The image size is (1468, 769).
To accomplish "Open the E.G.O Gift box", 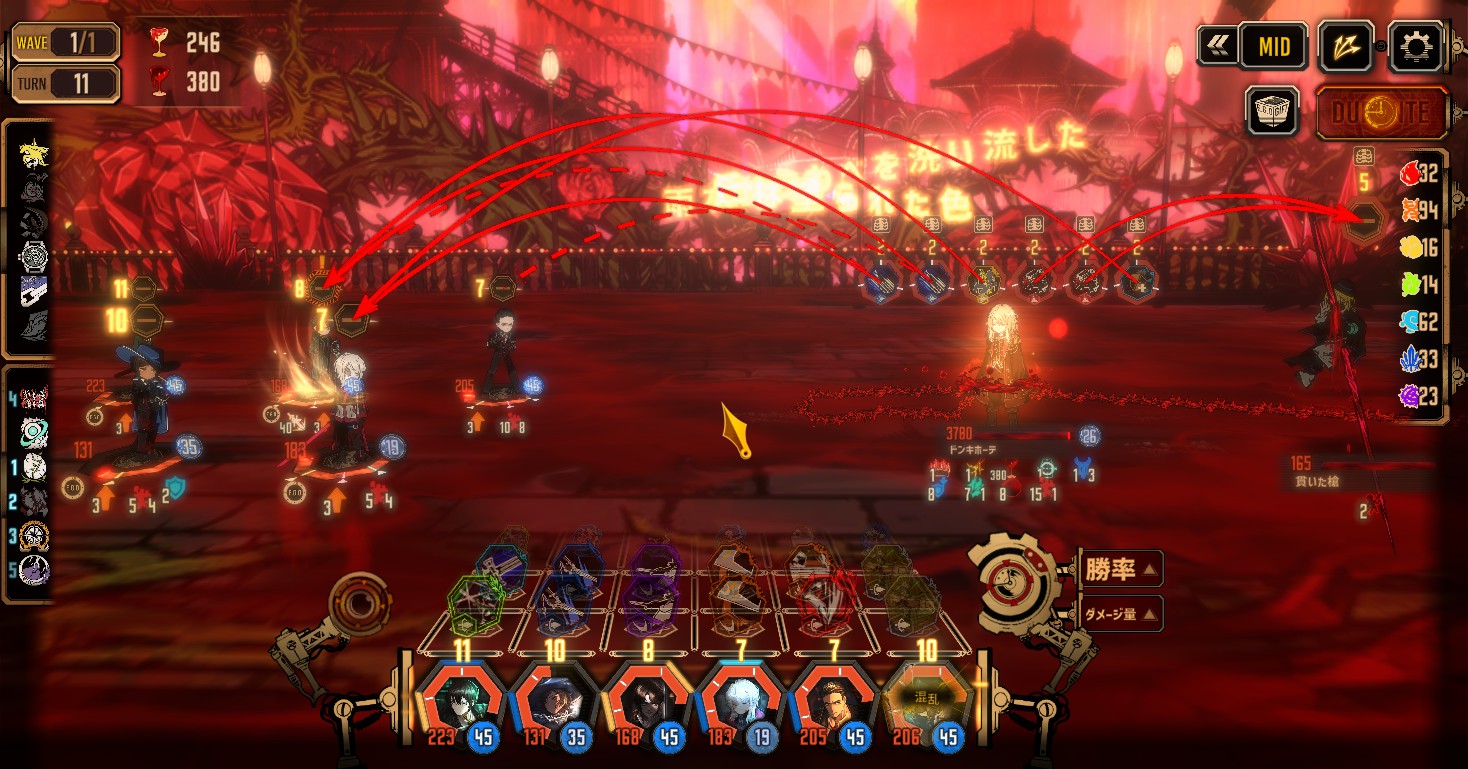I will (x=1272, y=110).
